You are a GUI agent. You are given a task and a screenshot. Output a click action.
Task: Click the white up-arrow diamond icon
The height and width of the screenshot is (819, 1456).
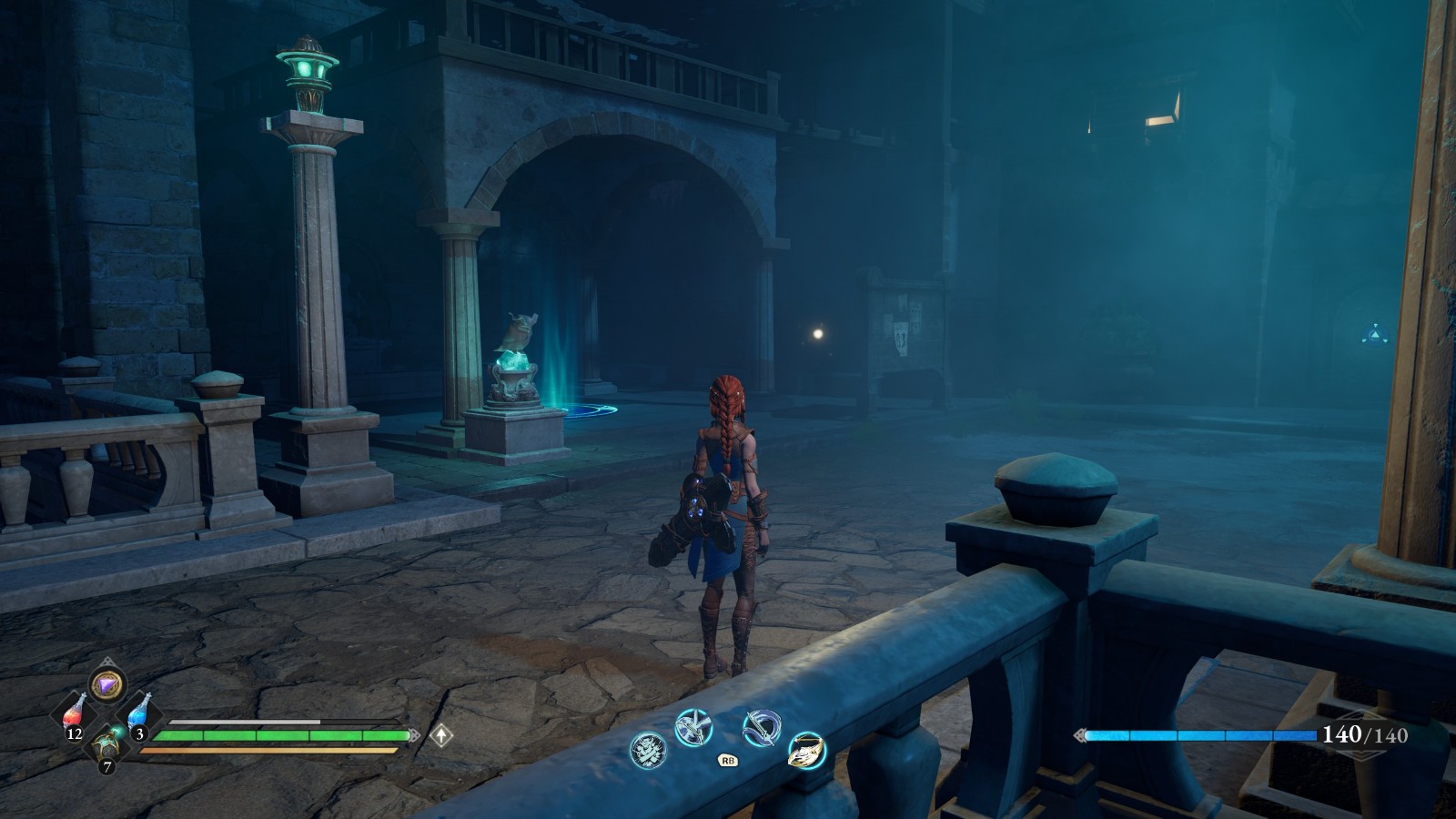click(441, 734)
